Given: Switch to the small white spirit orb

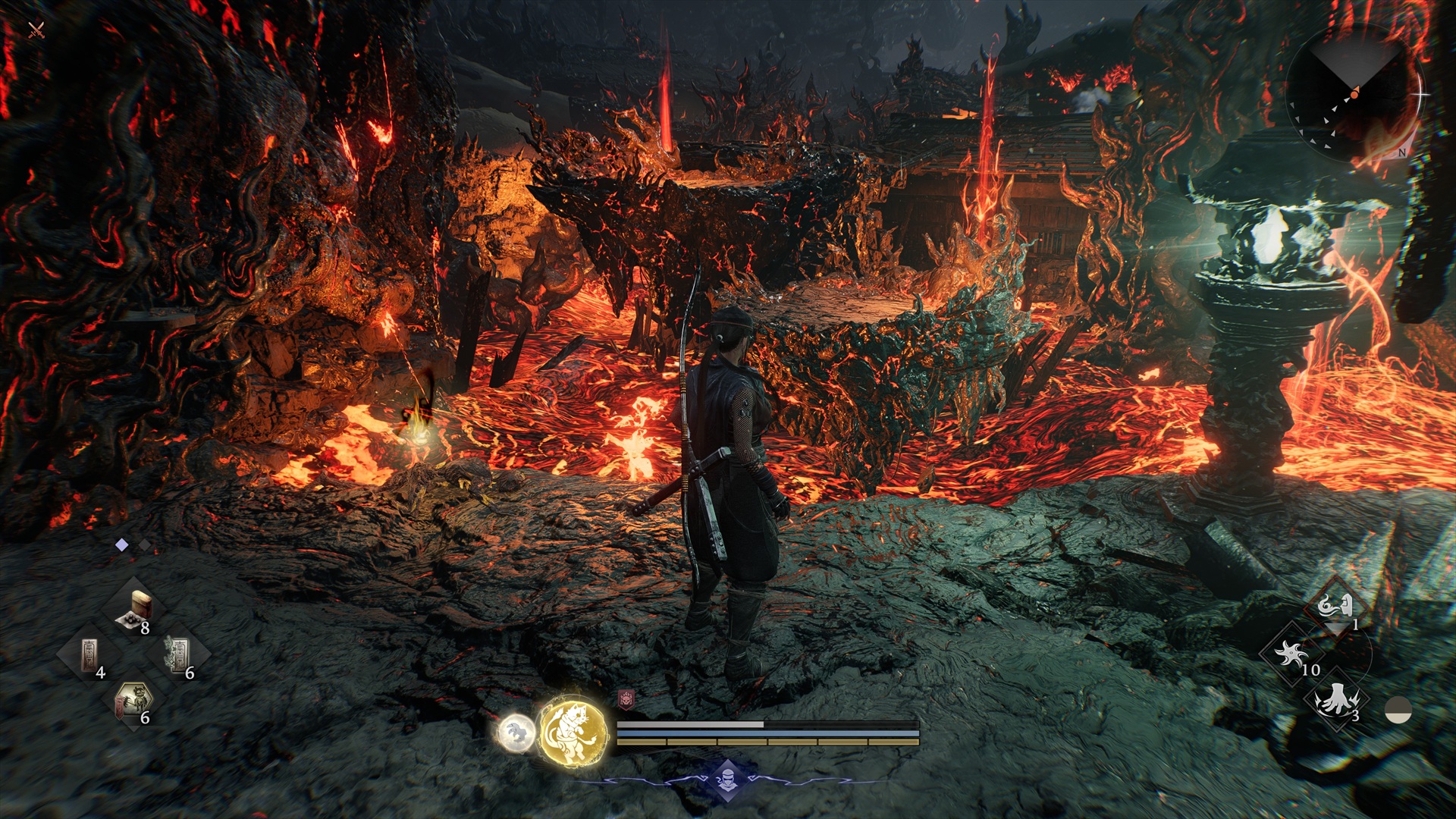Looking at the screenshot, I should [516, 733].
